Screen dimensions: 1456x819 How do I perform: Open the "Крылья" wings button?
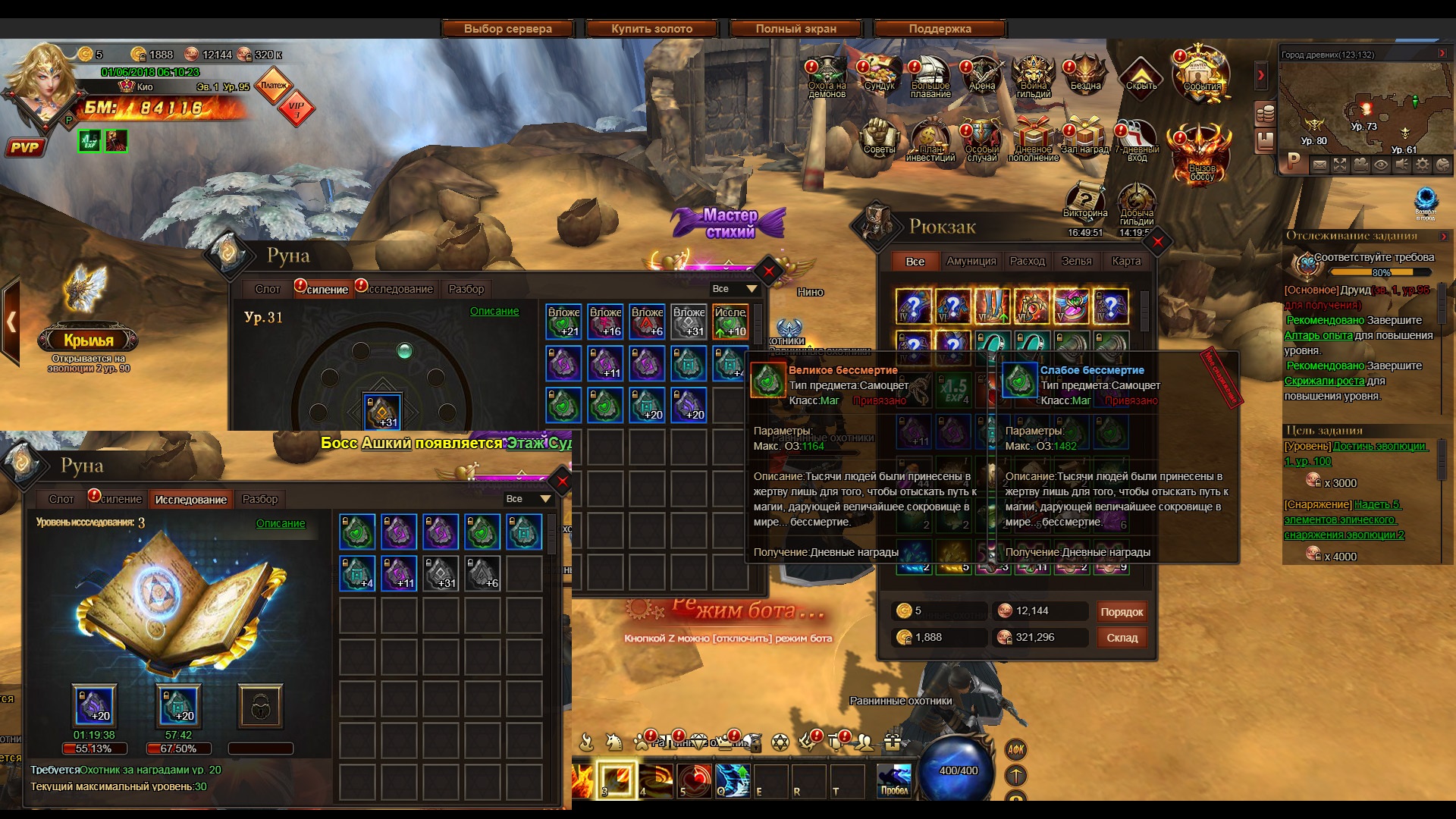pyautogui.click(x=88, y=340)
